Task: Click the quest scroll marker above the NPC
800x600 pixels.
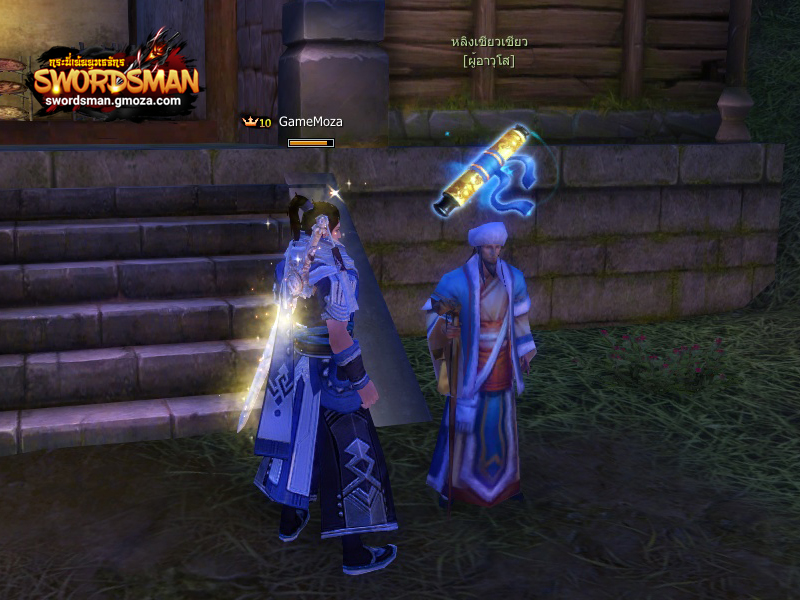Action: pos(483,169)
